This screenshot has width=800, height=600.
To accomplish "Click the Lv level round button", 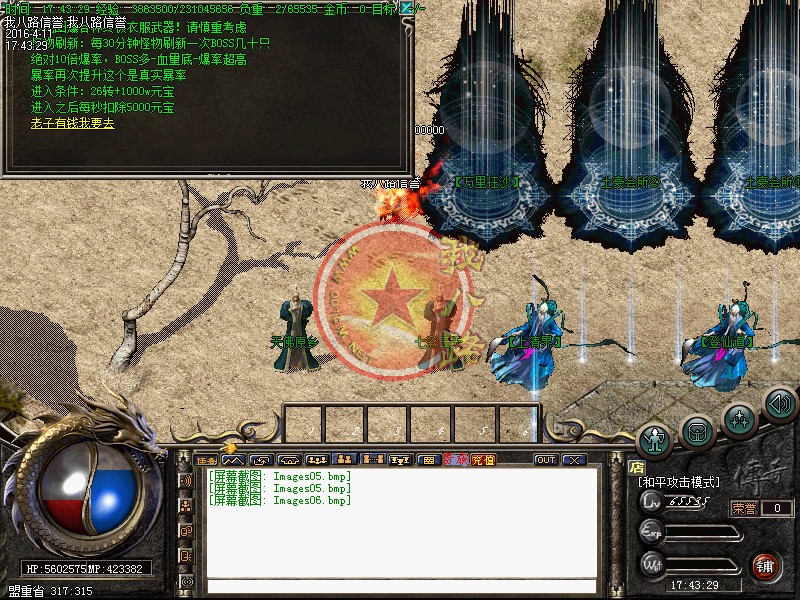I will (x=652, y=499).
